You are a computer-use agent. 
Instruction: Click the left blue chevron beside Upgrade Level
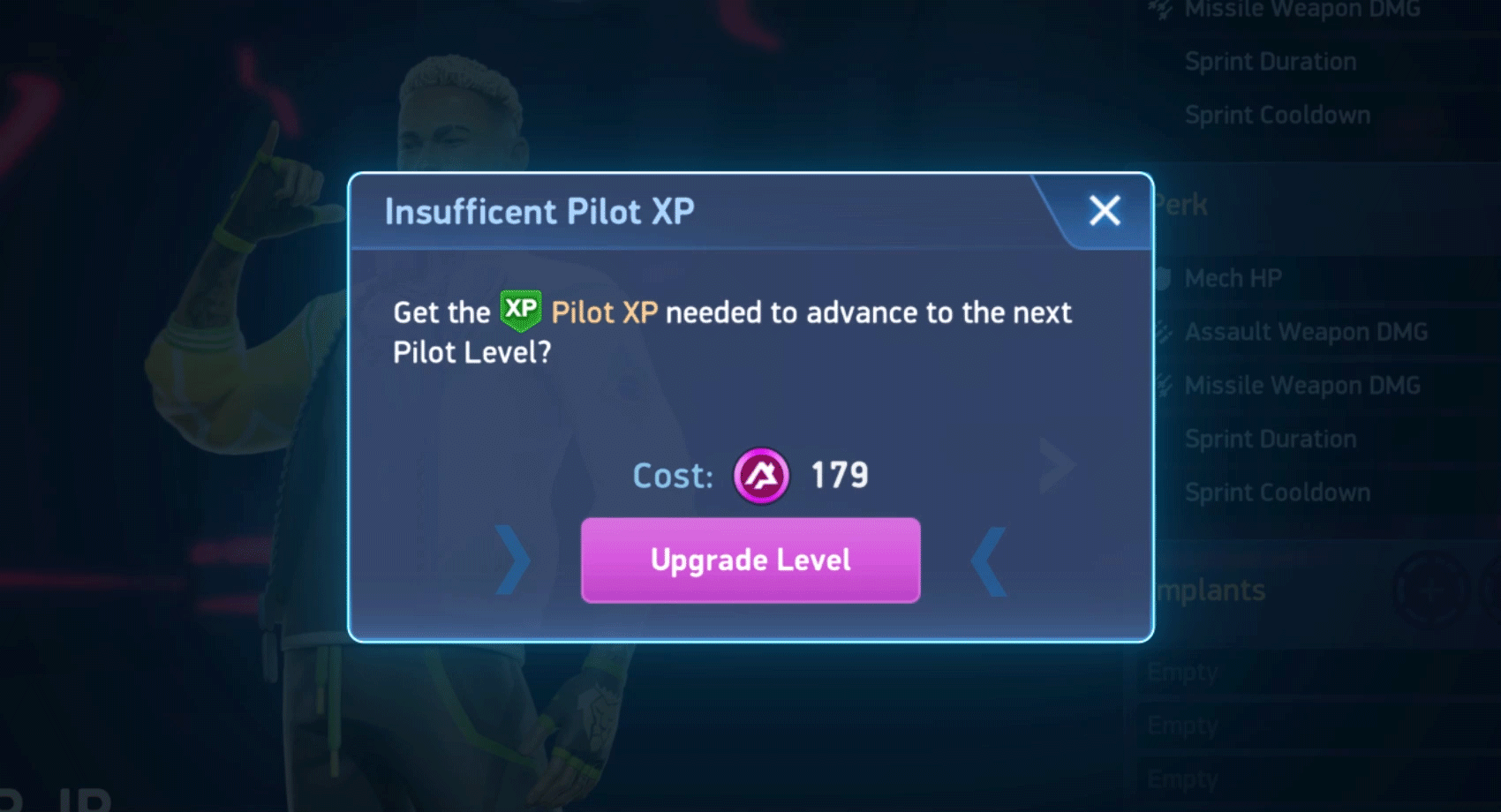click(512, 560)
